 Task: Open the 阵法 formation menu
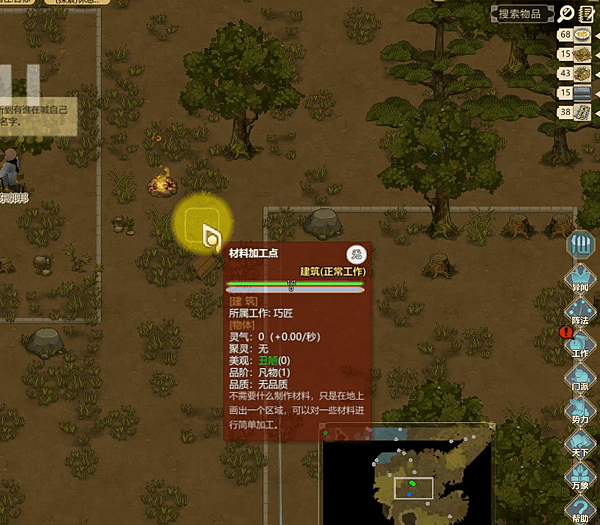point(581,313)
